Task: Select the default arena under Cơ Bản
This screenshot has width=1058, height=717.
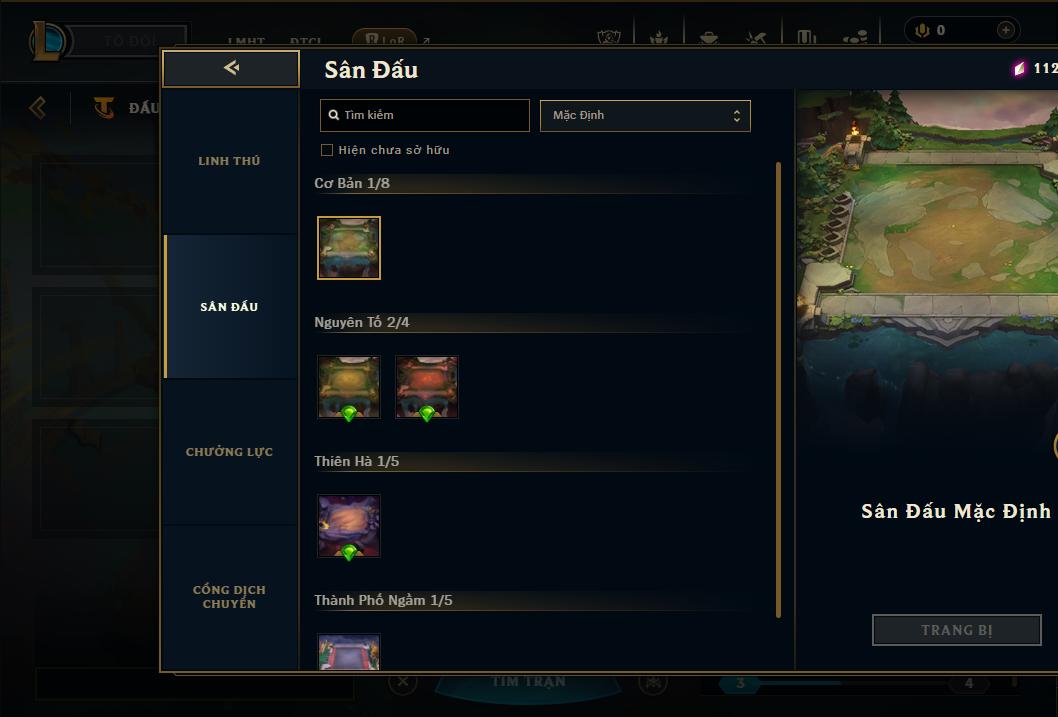Action: pyautogui.click(x=349, y=248)
